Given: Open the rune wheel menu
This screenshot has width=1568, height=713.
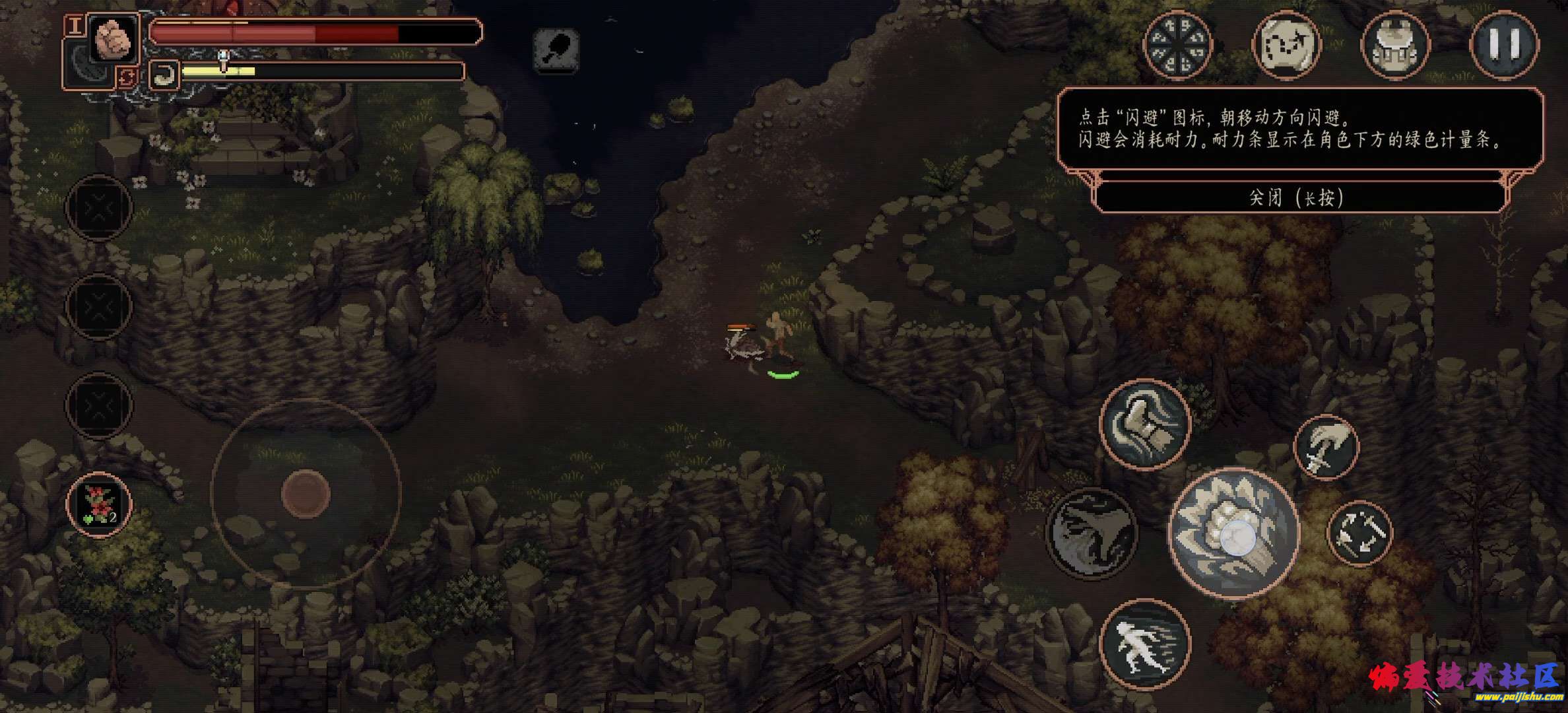Looking at the screenshot, I should (1177, 45).
